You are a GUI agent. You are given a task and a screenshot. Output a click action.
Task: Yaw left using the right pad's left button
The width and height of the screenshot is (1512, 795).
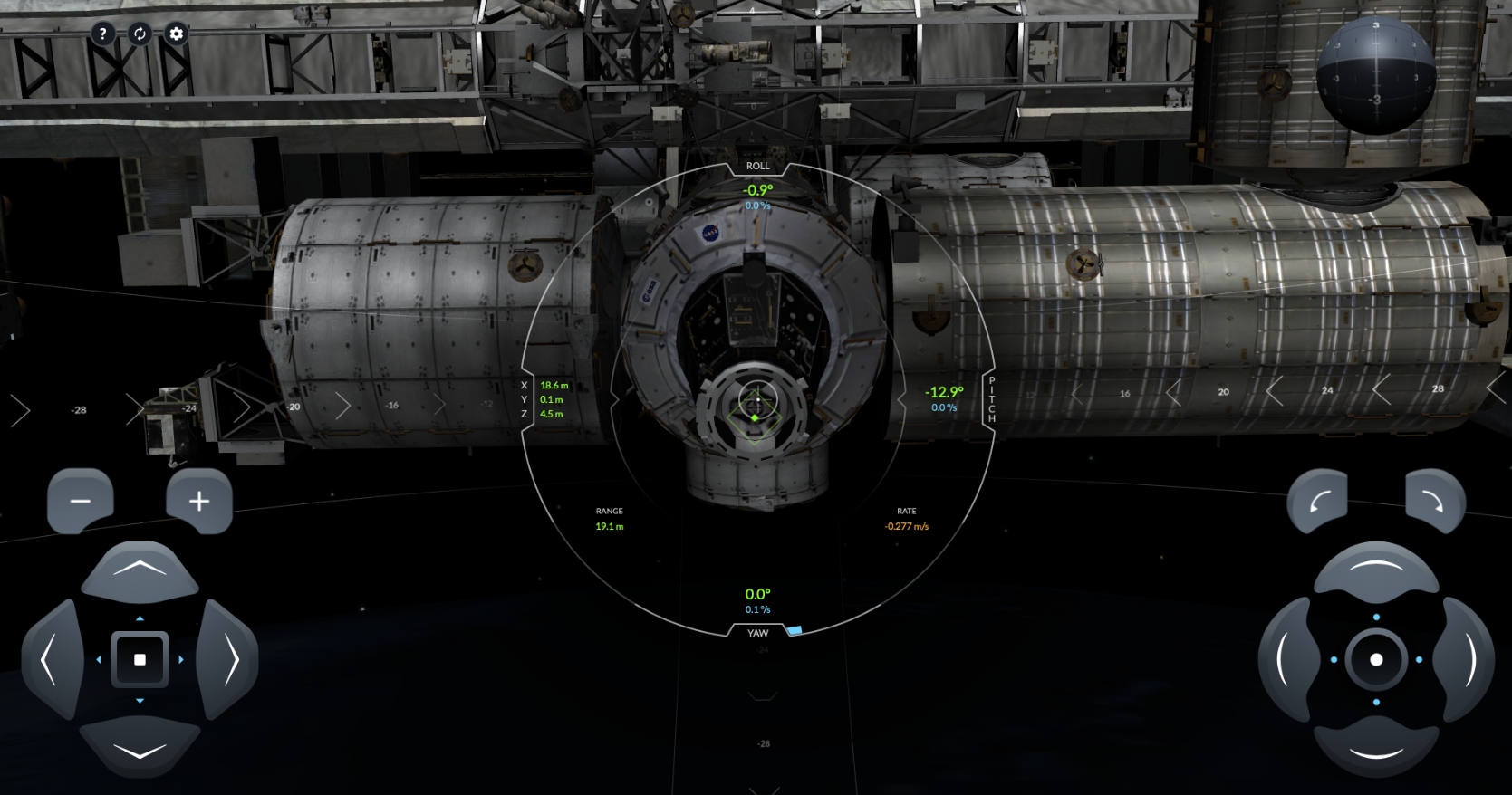point(1286,659)
